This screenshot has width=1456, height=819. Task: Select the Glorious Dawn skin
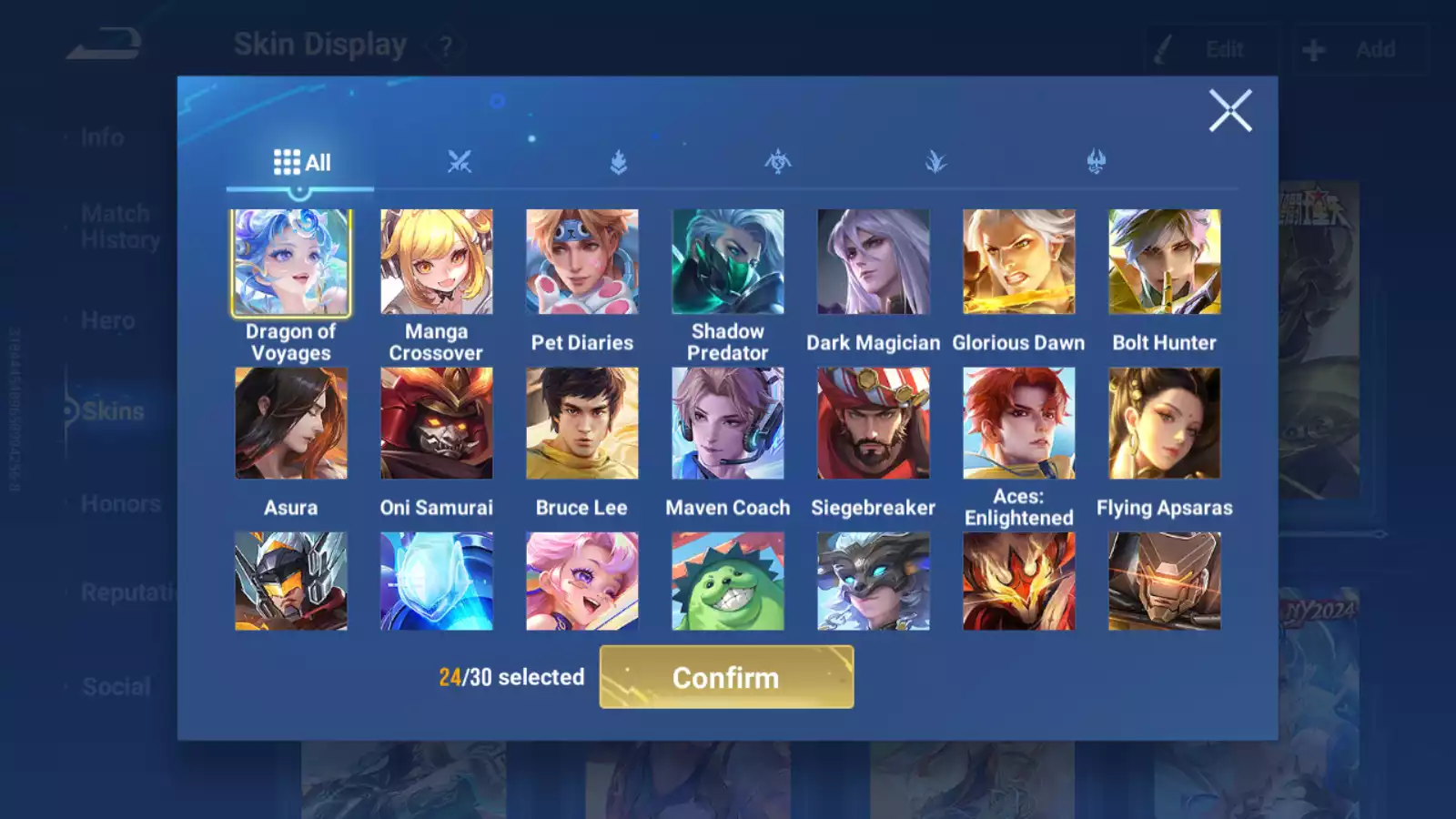click(x=1019, y=262)
